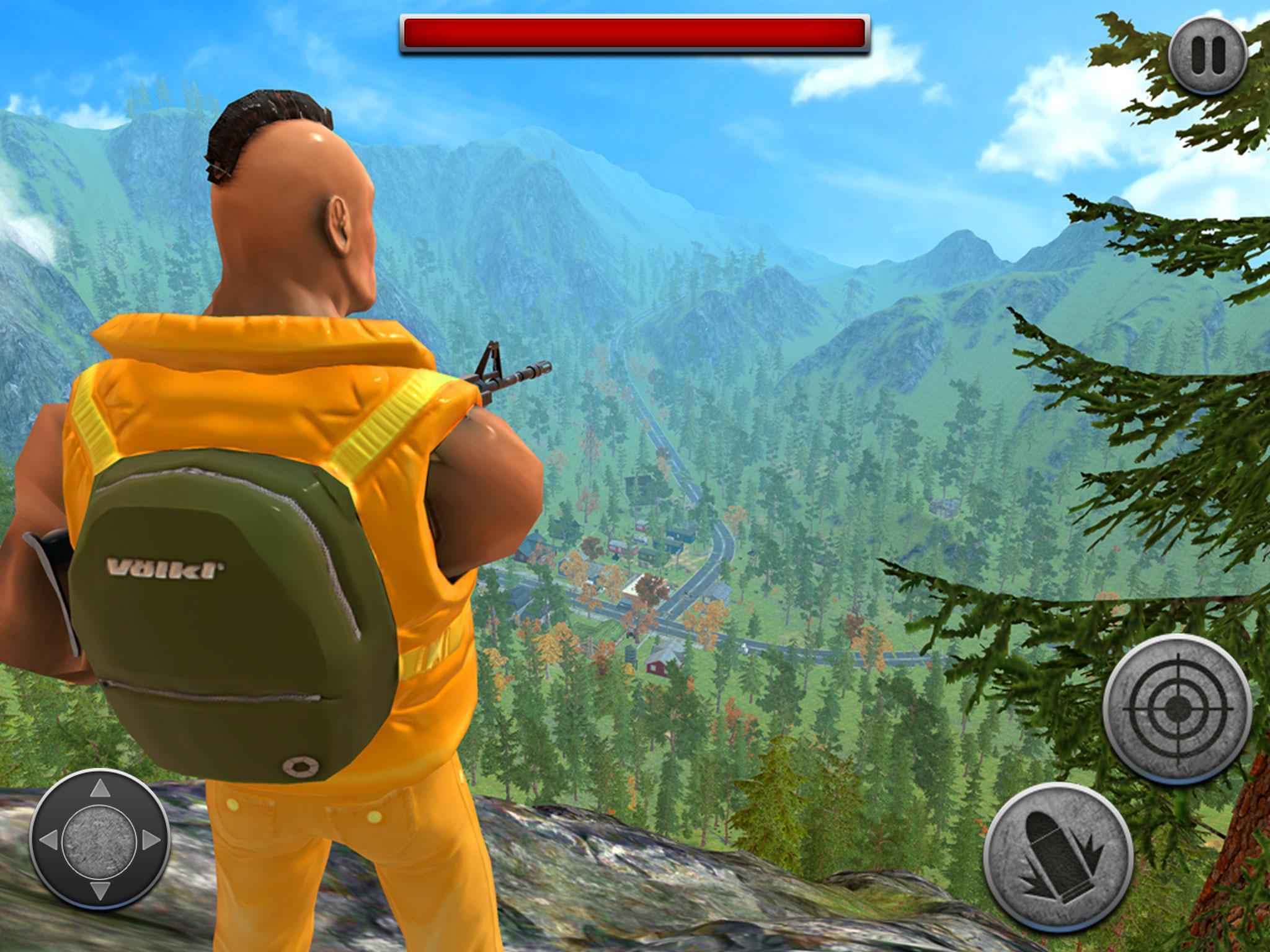
Task: Tap the joystick's left arrow
Action: tap(48, 840)
